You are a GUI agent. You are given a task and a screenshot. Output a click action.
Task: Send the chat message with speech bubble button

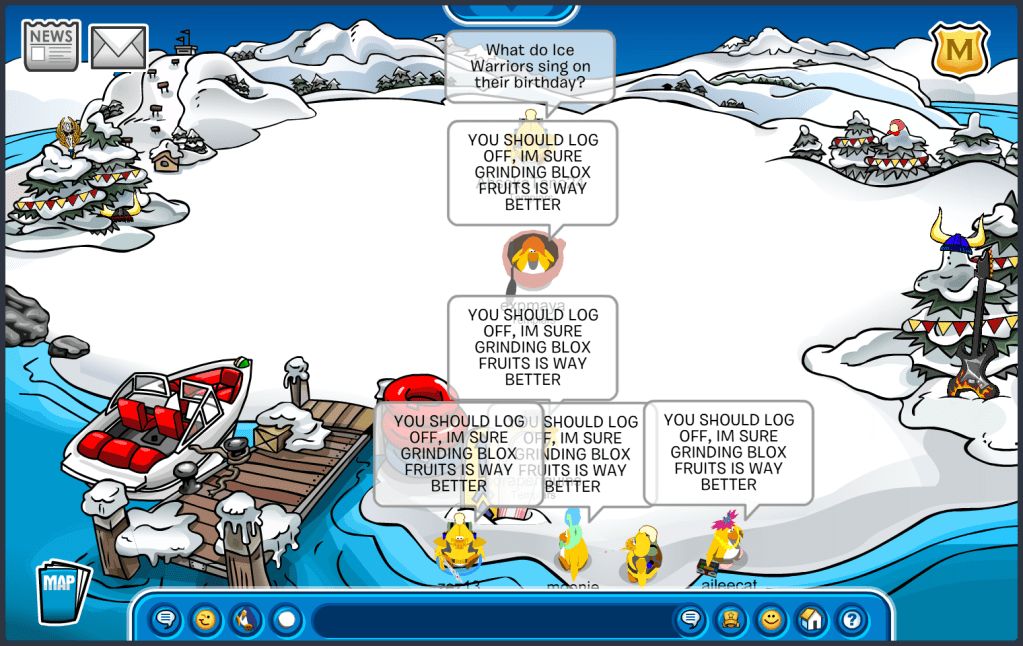(689, 620)
